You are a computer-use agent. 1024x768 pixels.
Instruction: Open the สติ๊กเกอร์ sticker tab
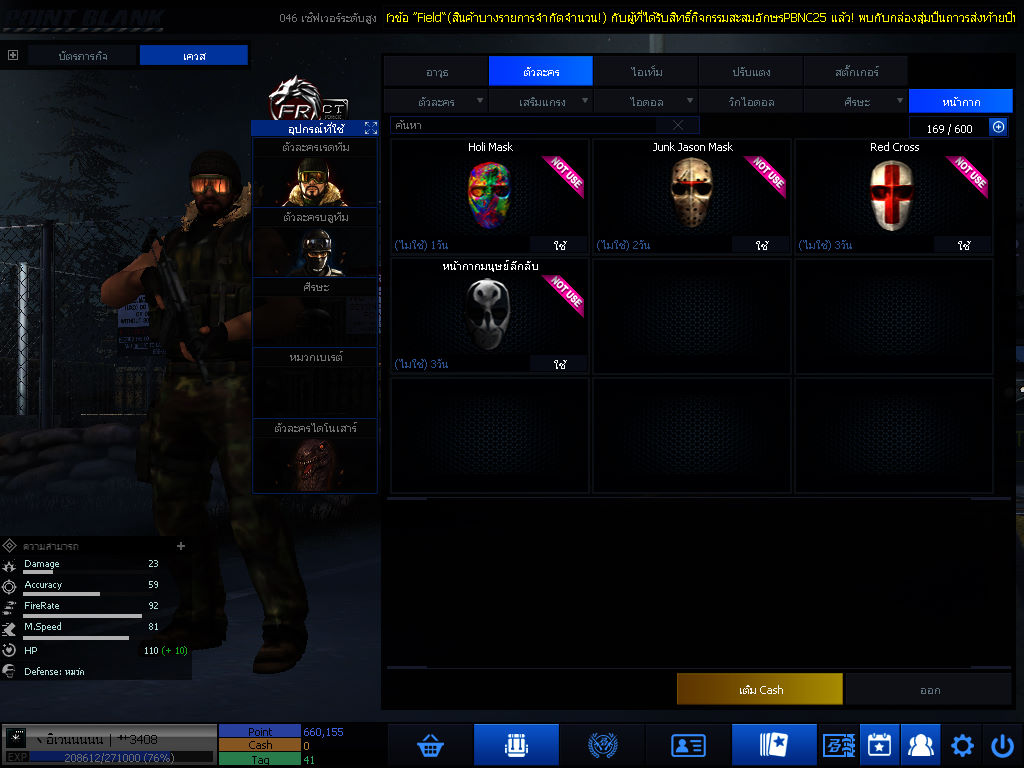point(856,72)
